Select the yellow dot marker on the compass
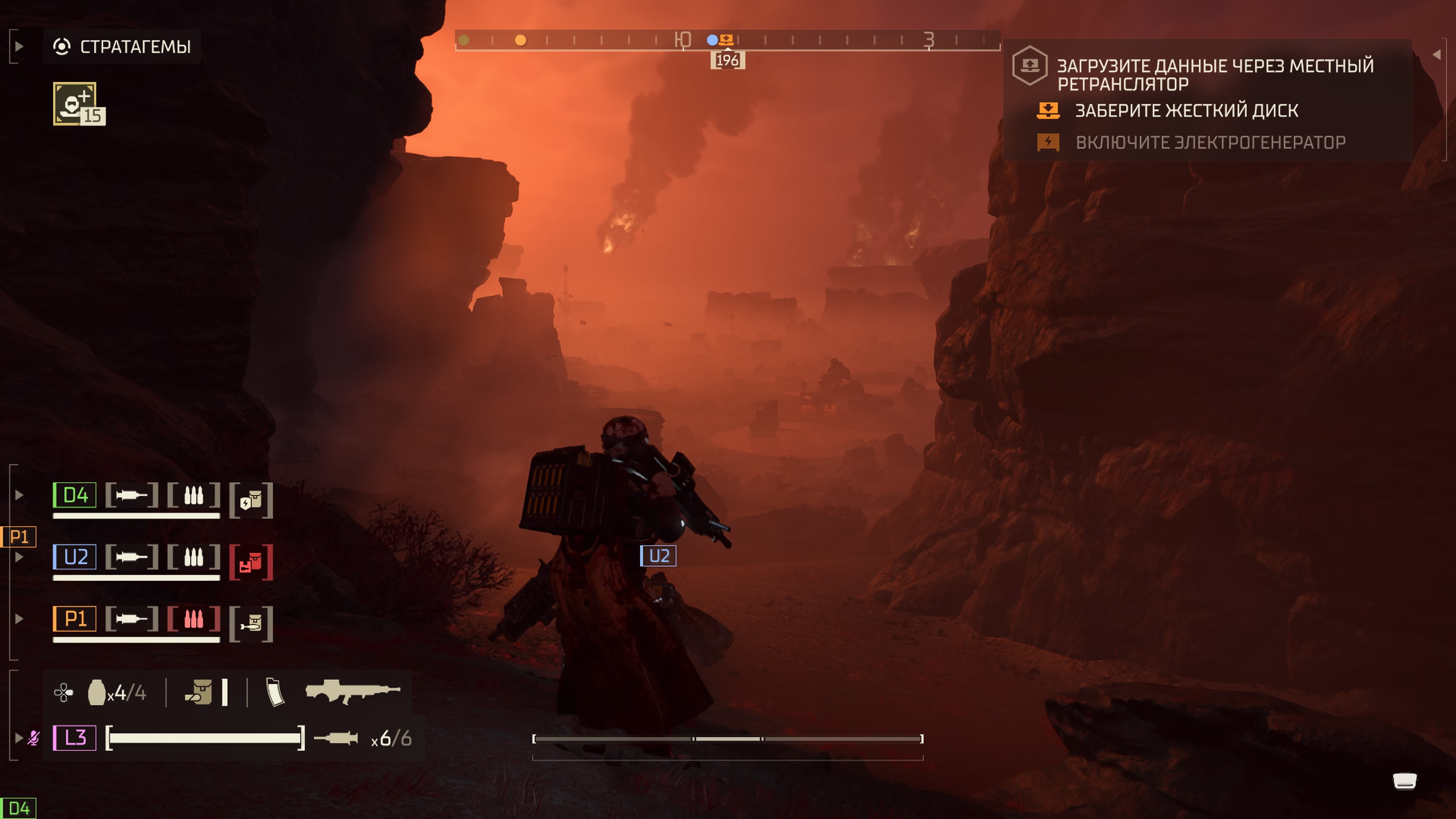This screenshot has width=1456, height=819. point(521,40)
